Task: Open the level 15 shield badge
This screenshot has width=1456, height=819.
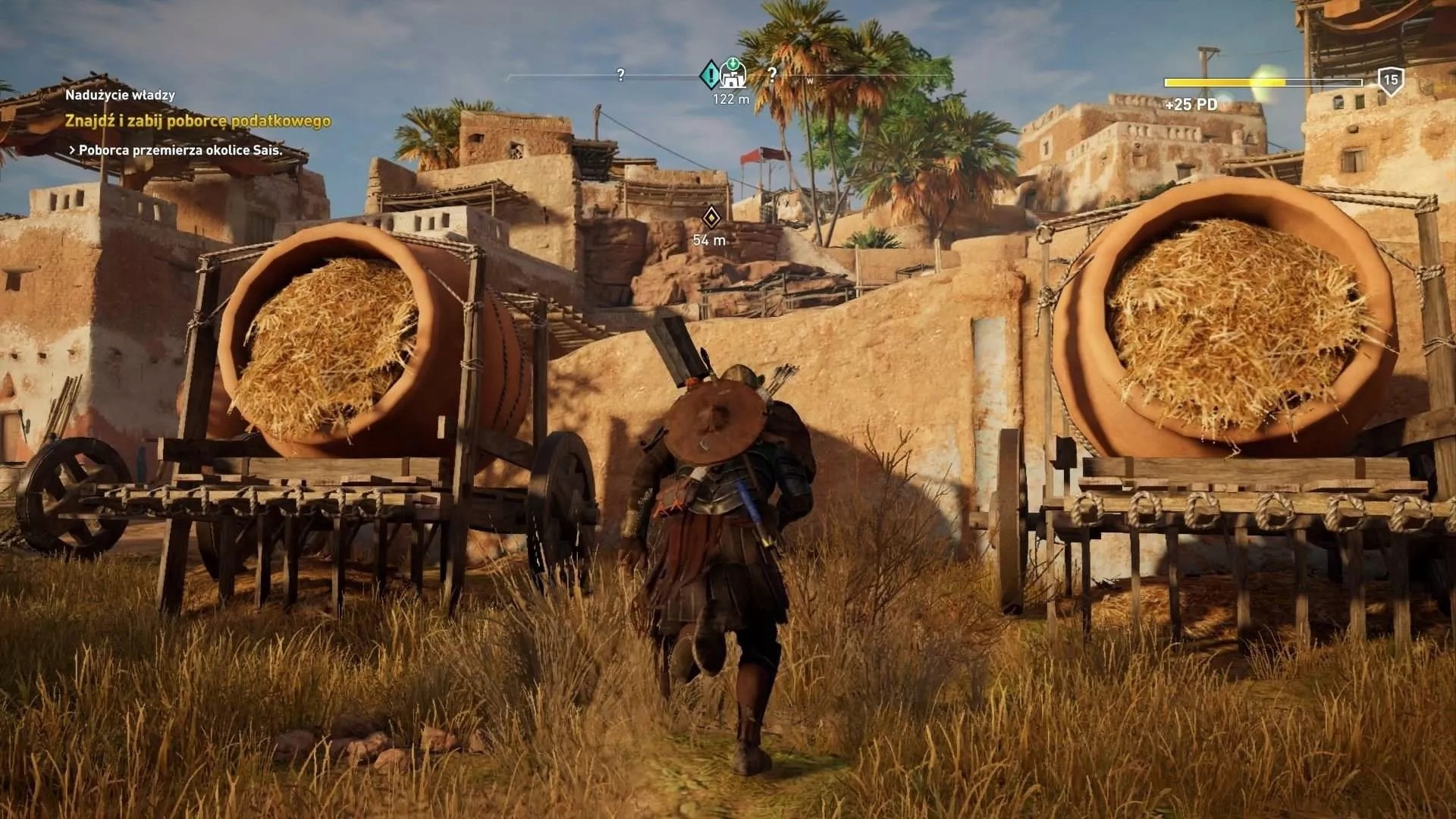Action: (1390, 80)
